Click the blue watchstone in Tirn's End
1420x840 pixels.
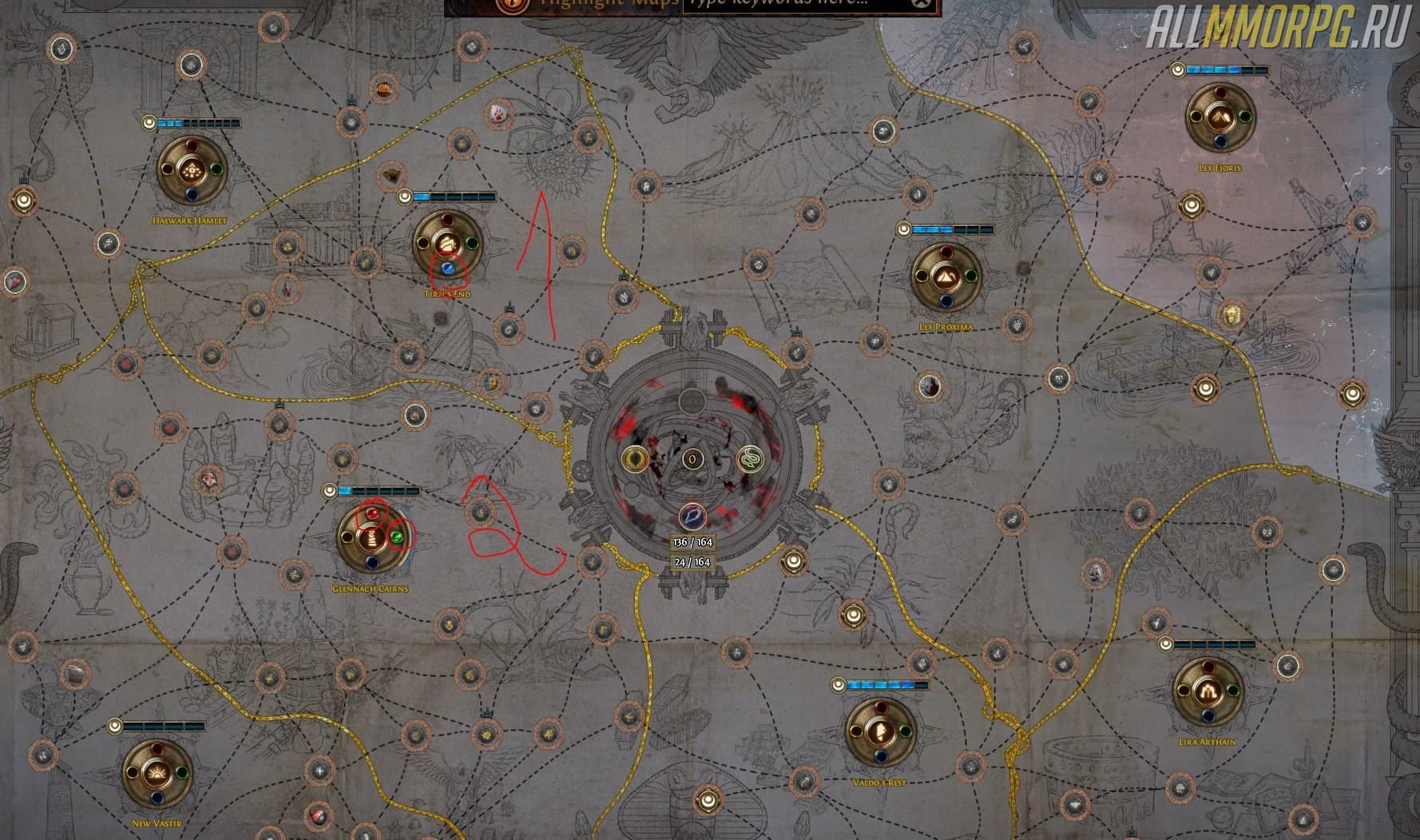[x=448, y=269]
